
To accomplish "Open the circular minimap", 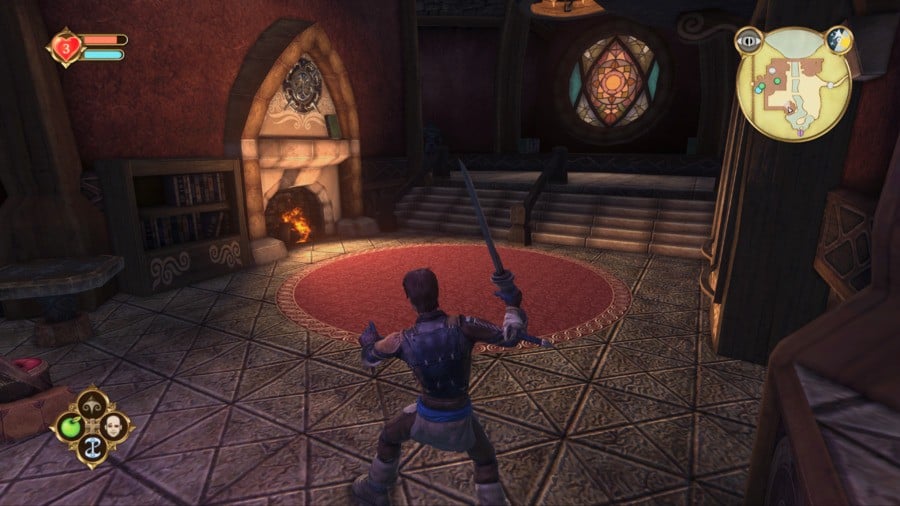I will point(793,84).
